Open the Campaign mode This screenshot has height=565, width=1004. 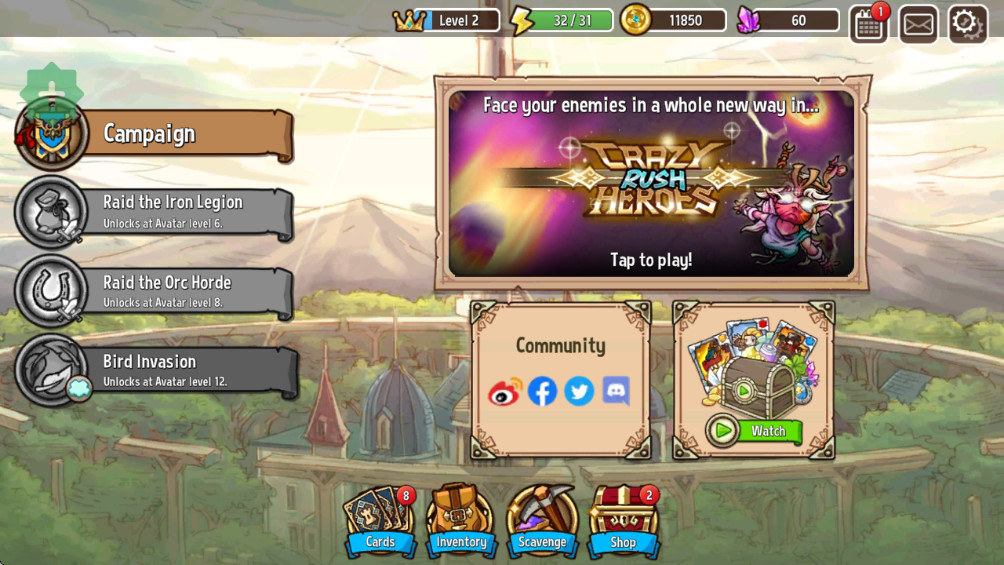coord(160,134)
